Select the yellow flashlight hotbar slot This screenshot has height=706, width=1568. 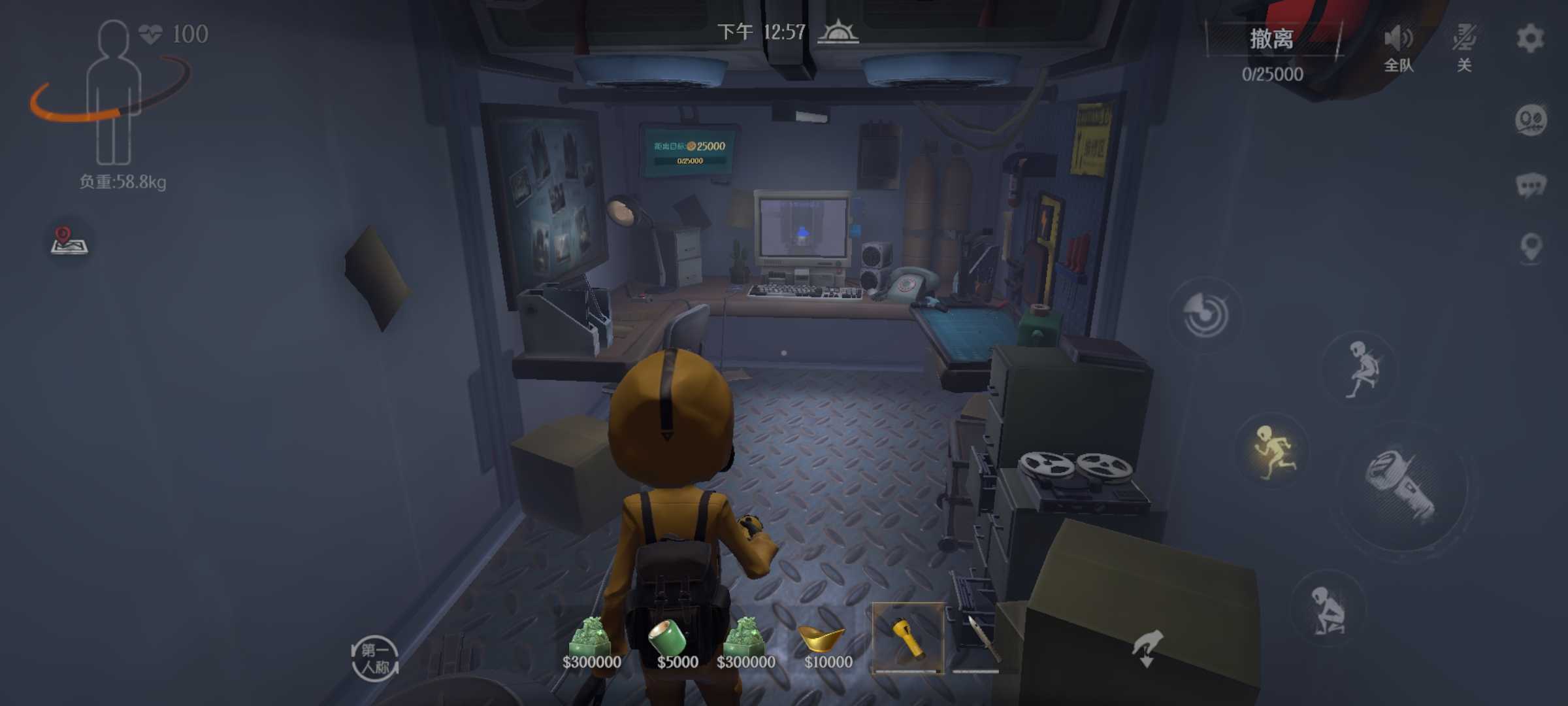point(907,638)
